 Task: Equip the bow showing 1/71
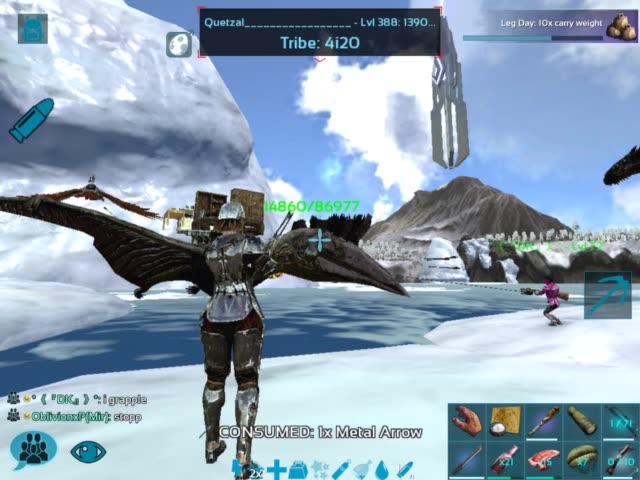point(619,421)
